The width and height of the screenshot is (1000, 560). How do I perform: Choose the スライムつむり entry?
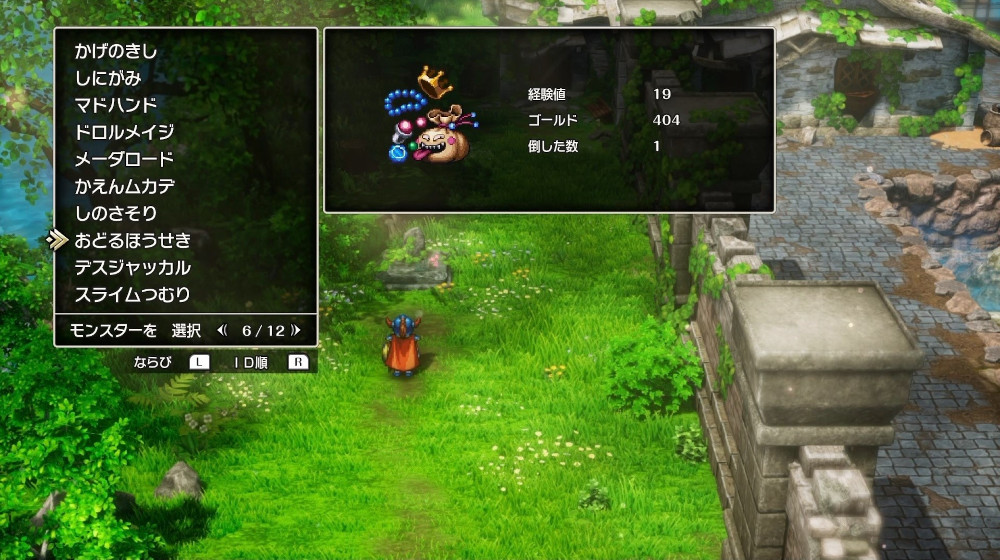click(x=132, y=294)
